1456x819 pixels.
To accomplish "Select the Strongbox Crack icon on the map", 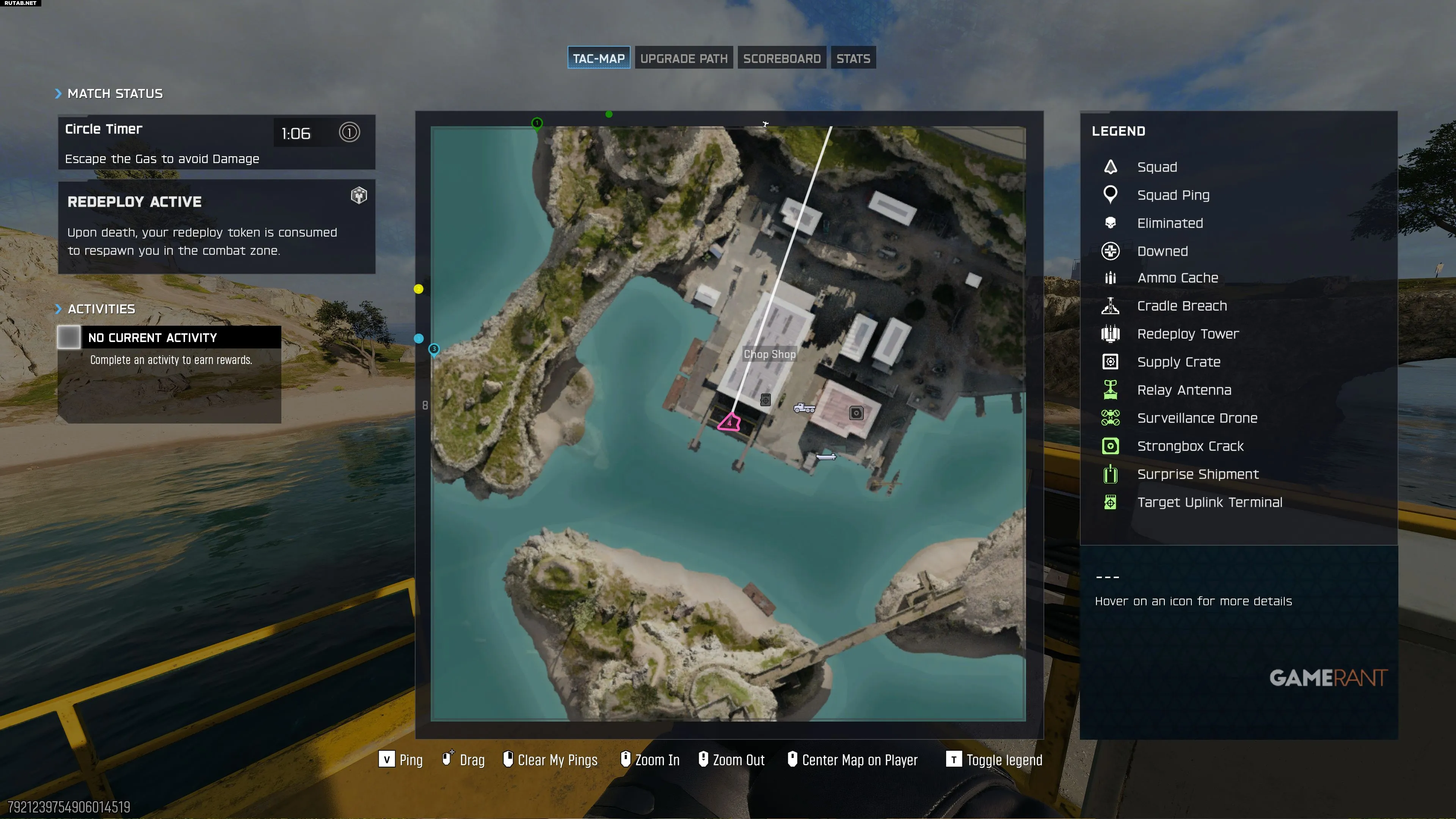I will click(x=856, y=413).
